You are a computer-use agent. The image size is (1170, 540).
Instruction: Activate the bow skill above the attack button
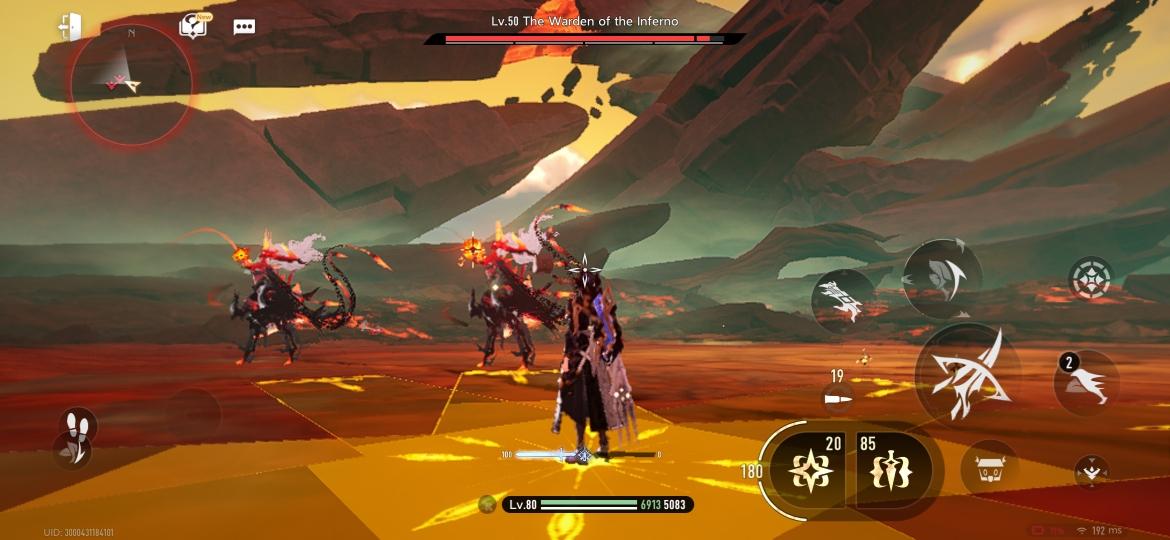click(942, 278)
